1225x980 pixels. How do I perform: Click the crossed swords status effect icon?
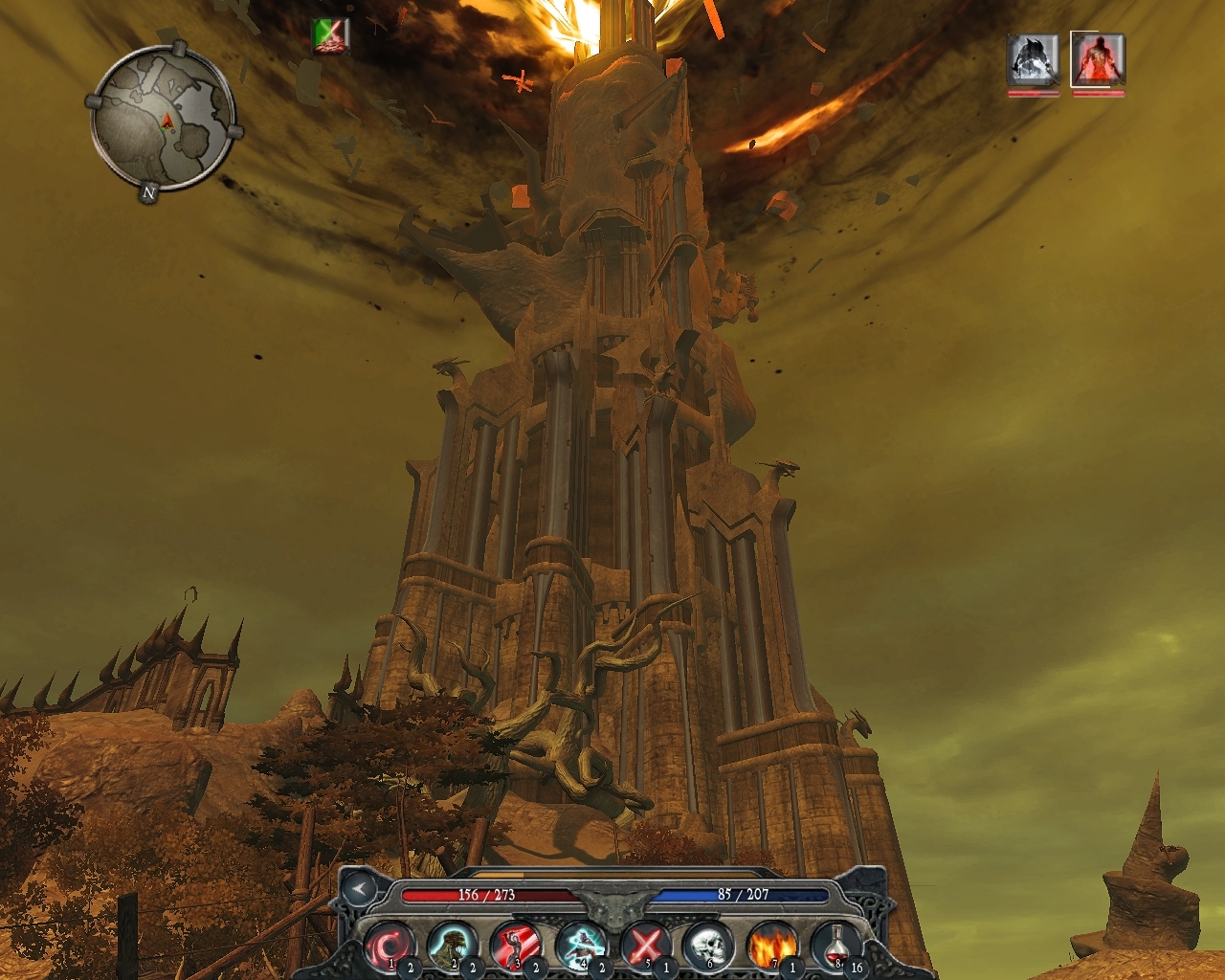(331, 35)
